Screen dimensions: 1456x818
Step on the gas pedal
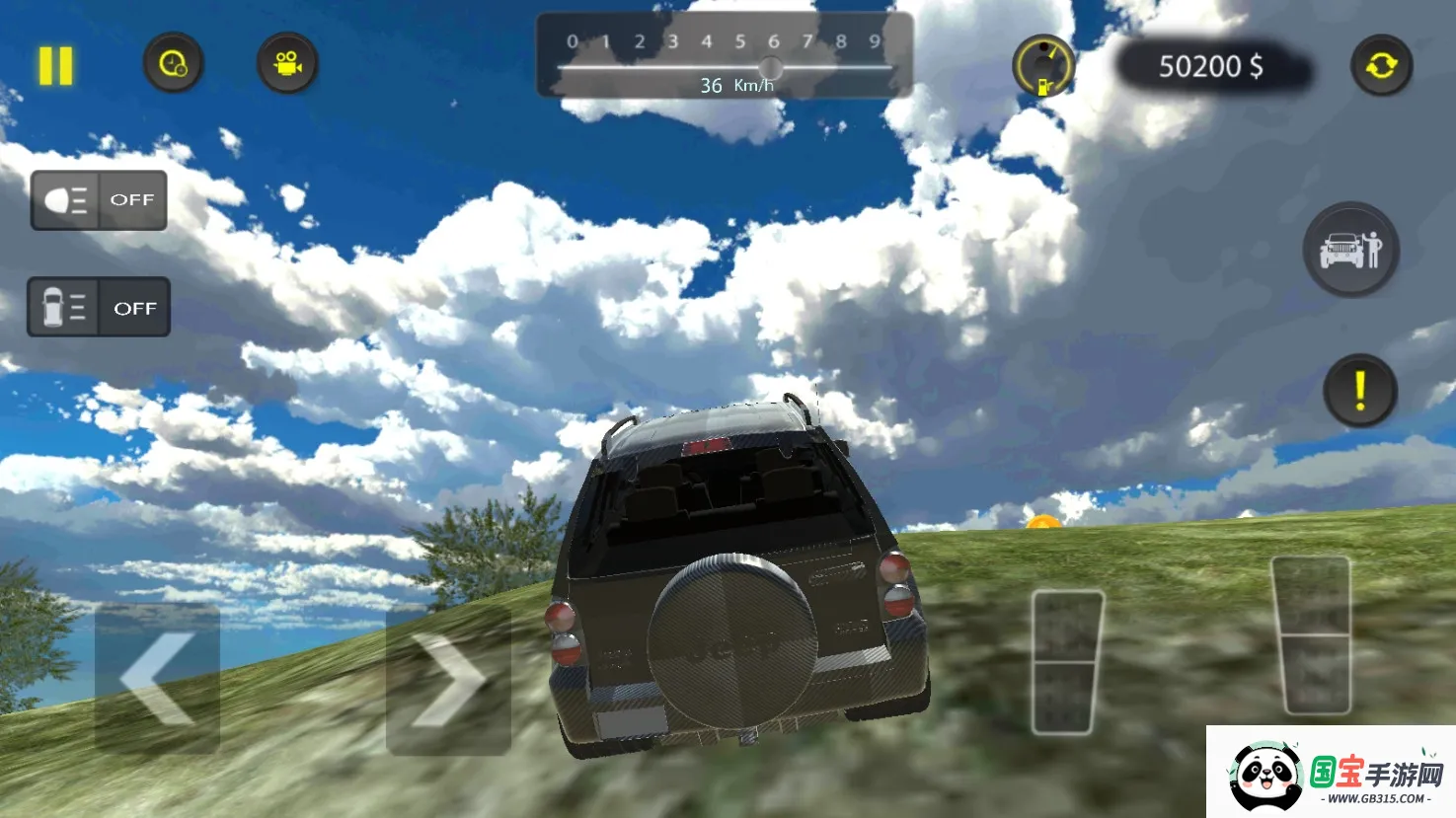click(1311, 634)
